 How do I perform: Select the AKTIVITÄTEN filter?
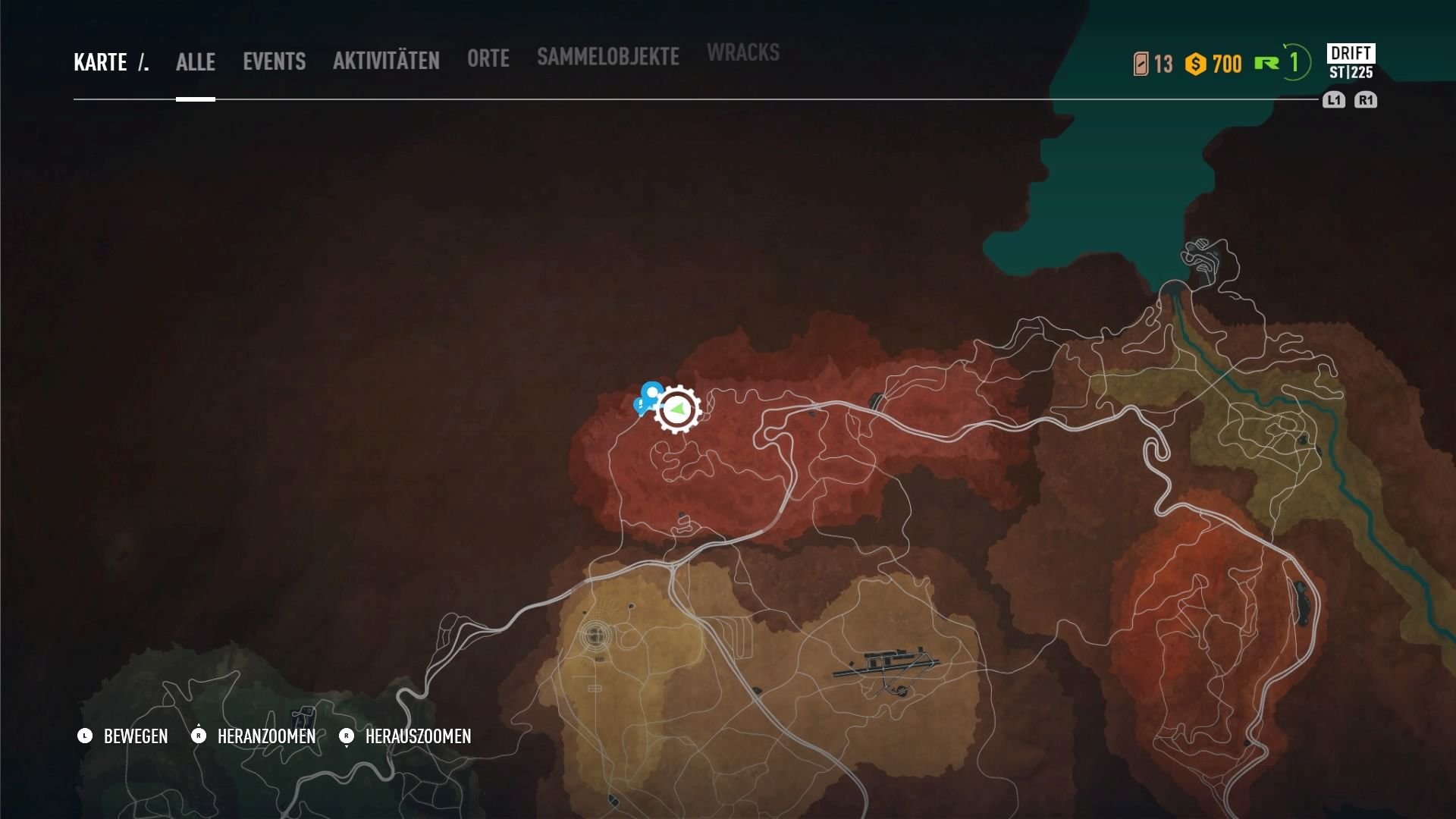(386, 61)
